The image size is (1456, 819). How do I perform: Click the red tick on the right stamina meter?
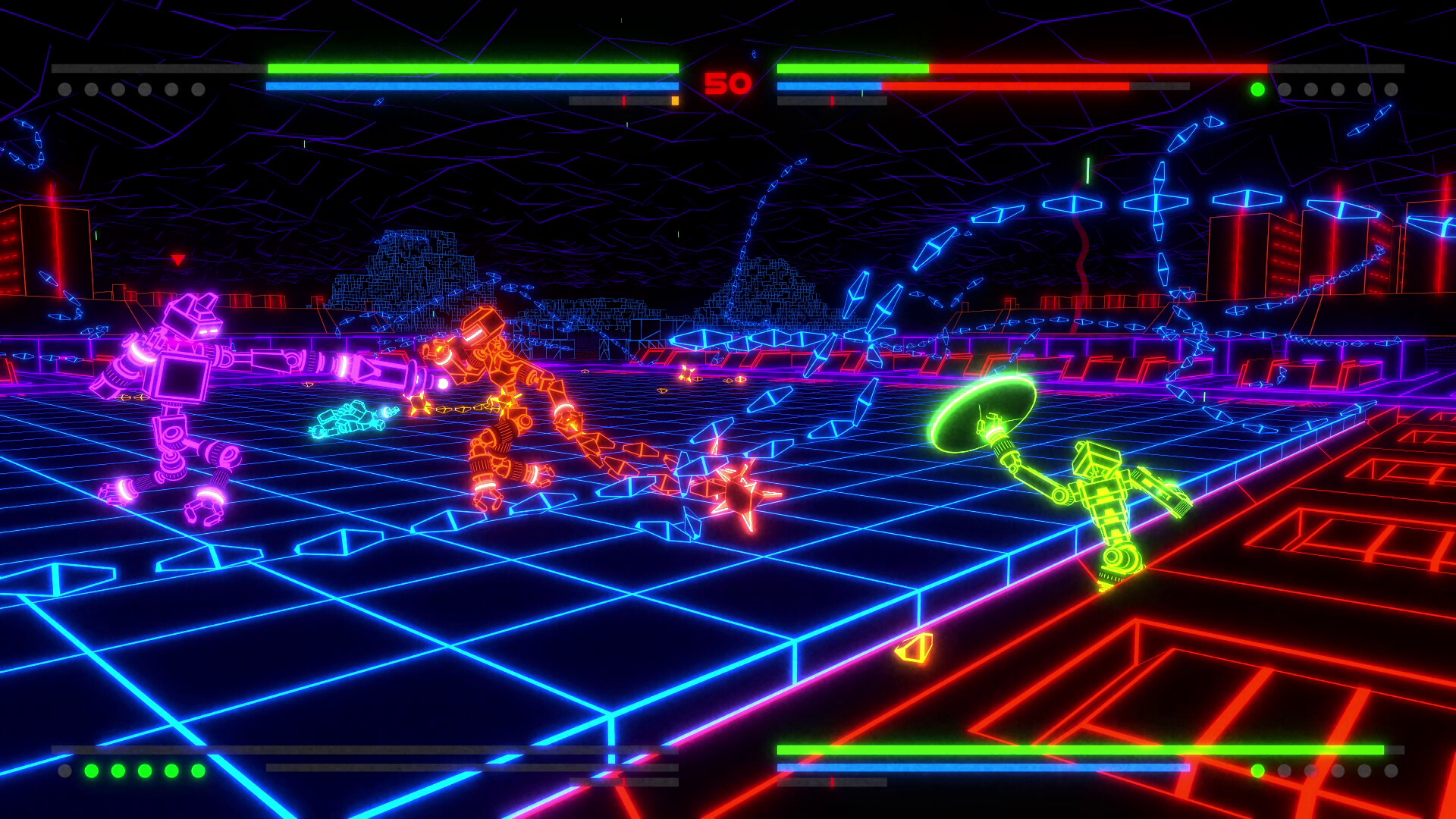pyautogui.click(x=832, y=99)
